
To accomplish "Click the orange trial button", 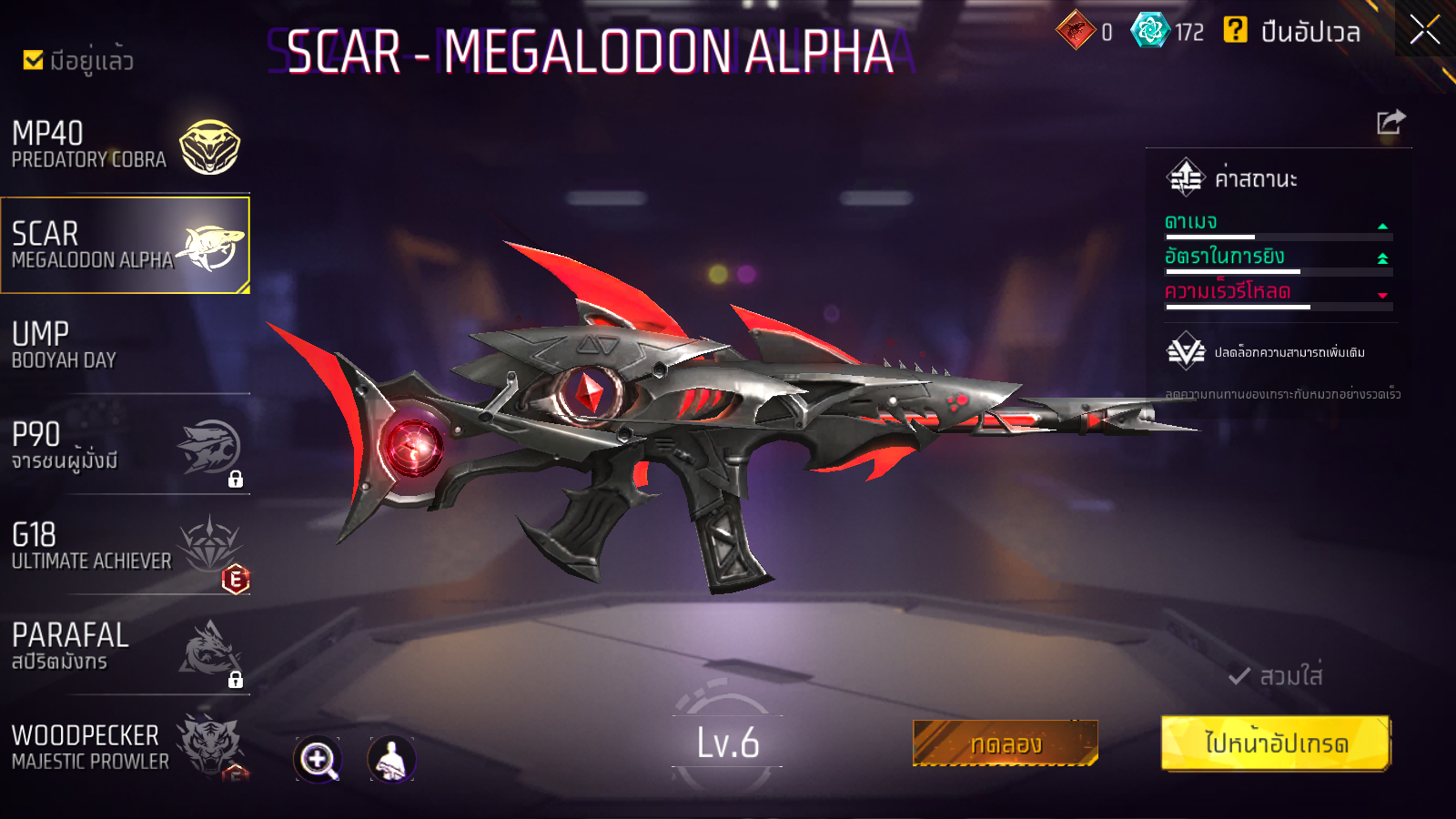I will tap(1005, 743).
